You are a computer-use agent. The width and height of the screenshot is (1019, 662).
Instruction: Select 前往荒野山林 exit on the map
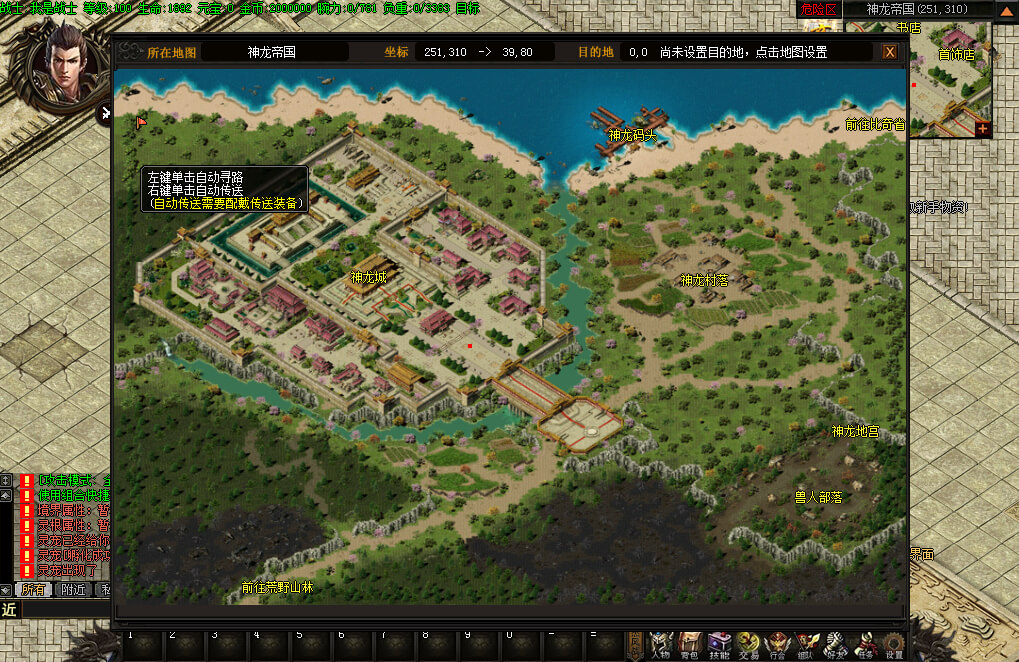[277, 588]
